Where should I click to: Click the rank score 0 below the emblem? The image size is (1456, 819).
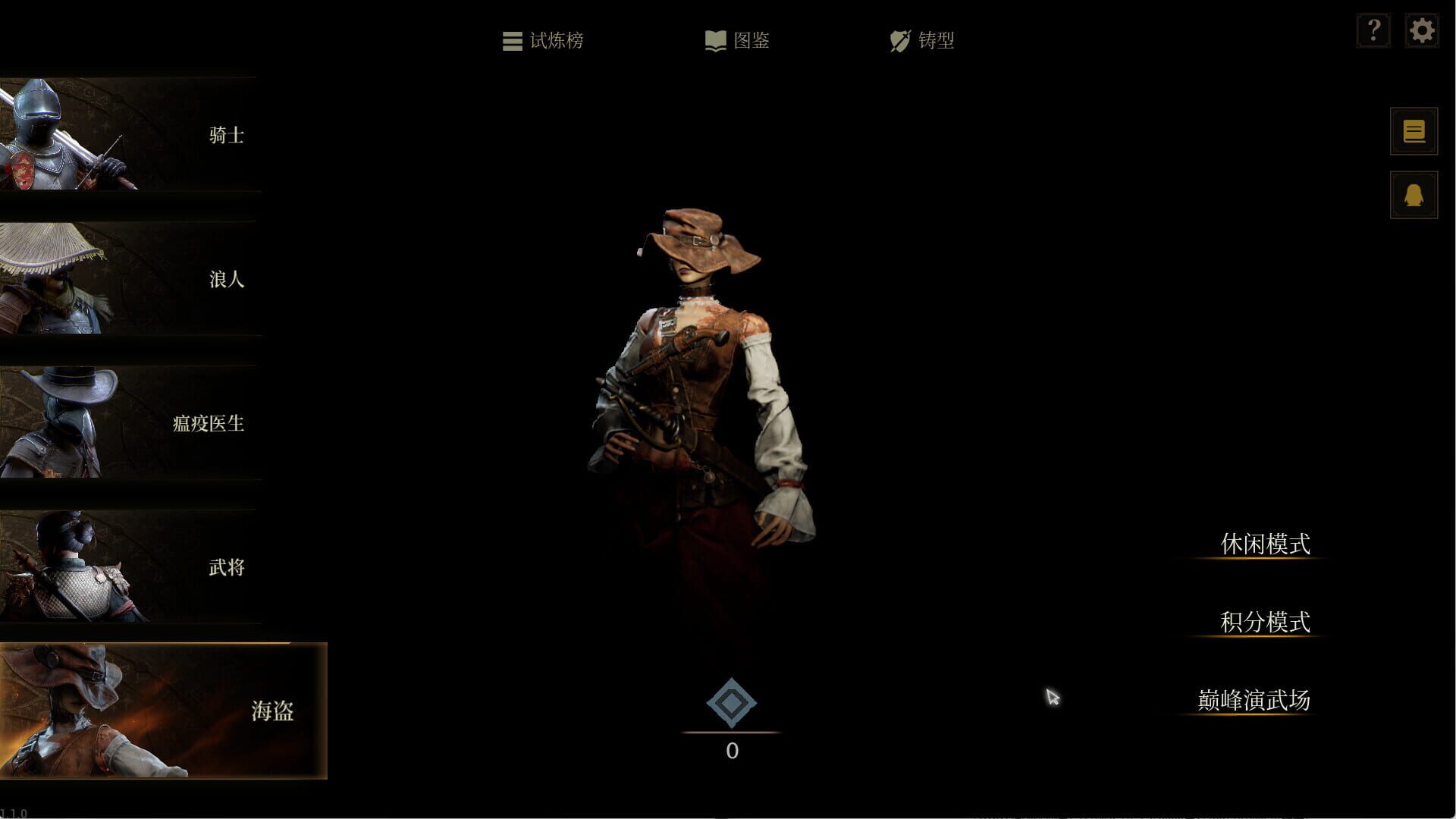(731, 751)
